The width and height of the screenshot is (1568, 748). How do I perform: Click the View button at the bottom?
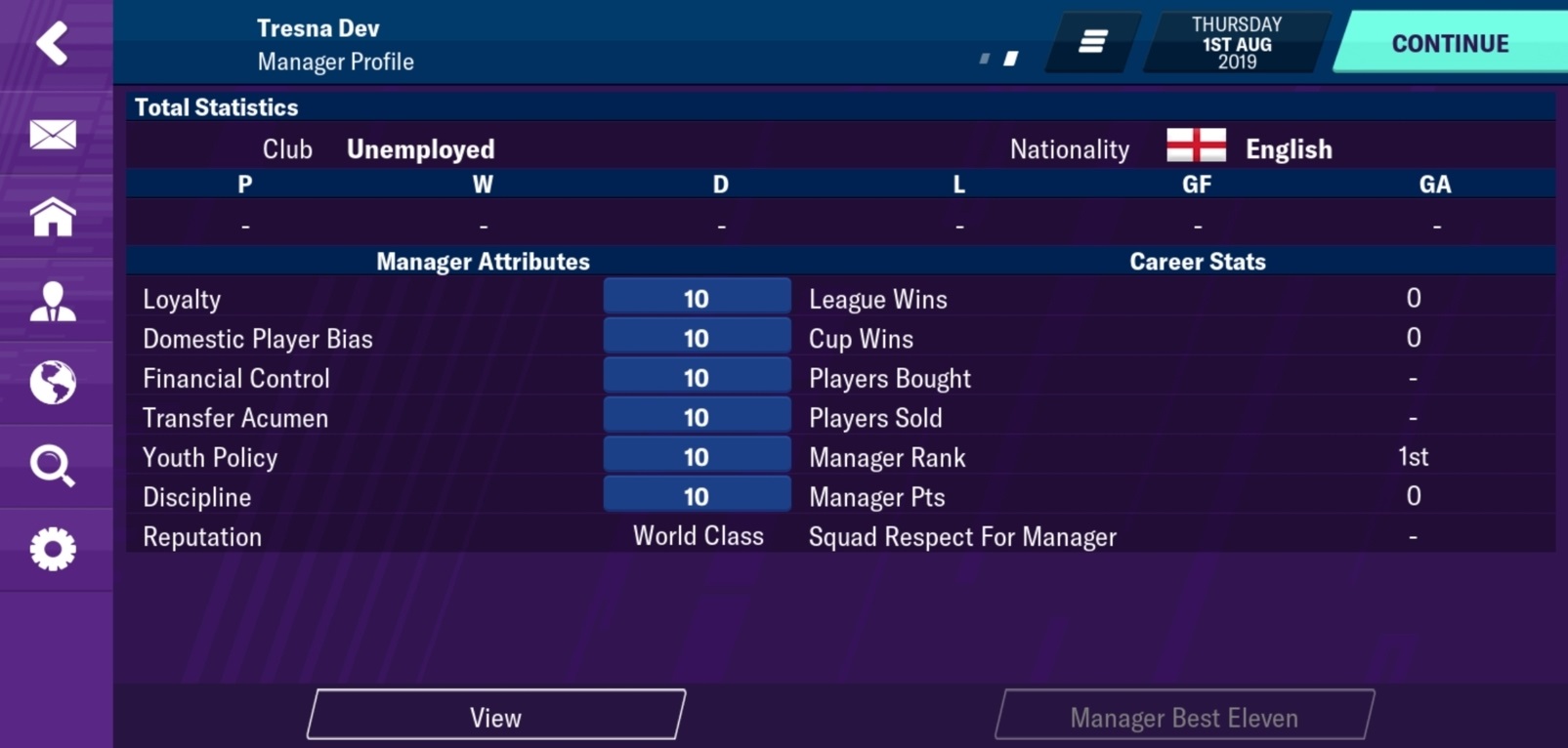(495, 715)
